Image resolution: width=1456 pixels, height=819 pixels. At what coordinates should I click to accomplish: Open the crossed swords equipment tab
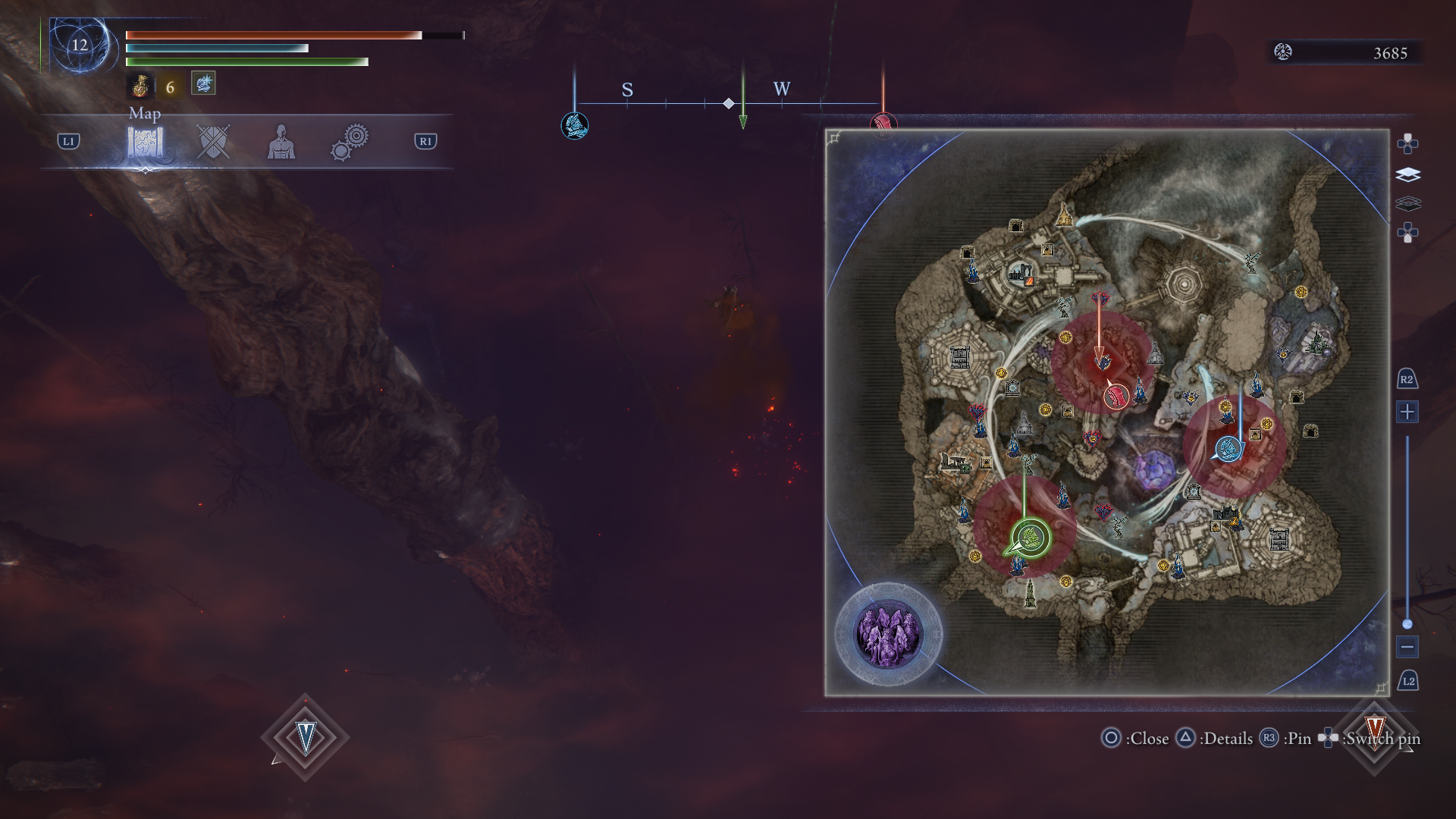(x=212, y=142)
